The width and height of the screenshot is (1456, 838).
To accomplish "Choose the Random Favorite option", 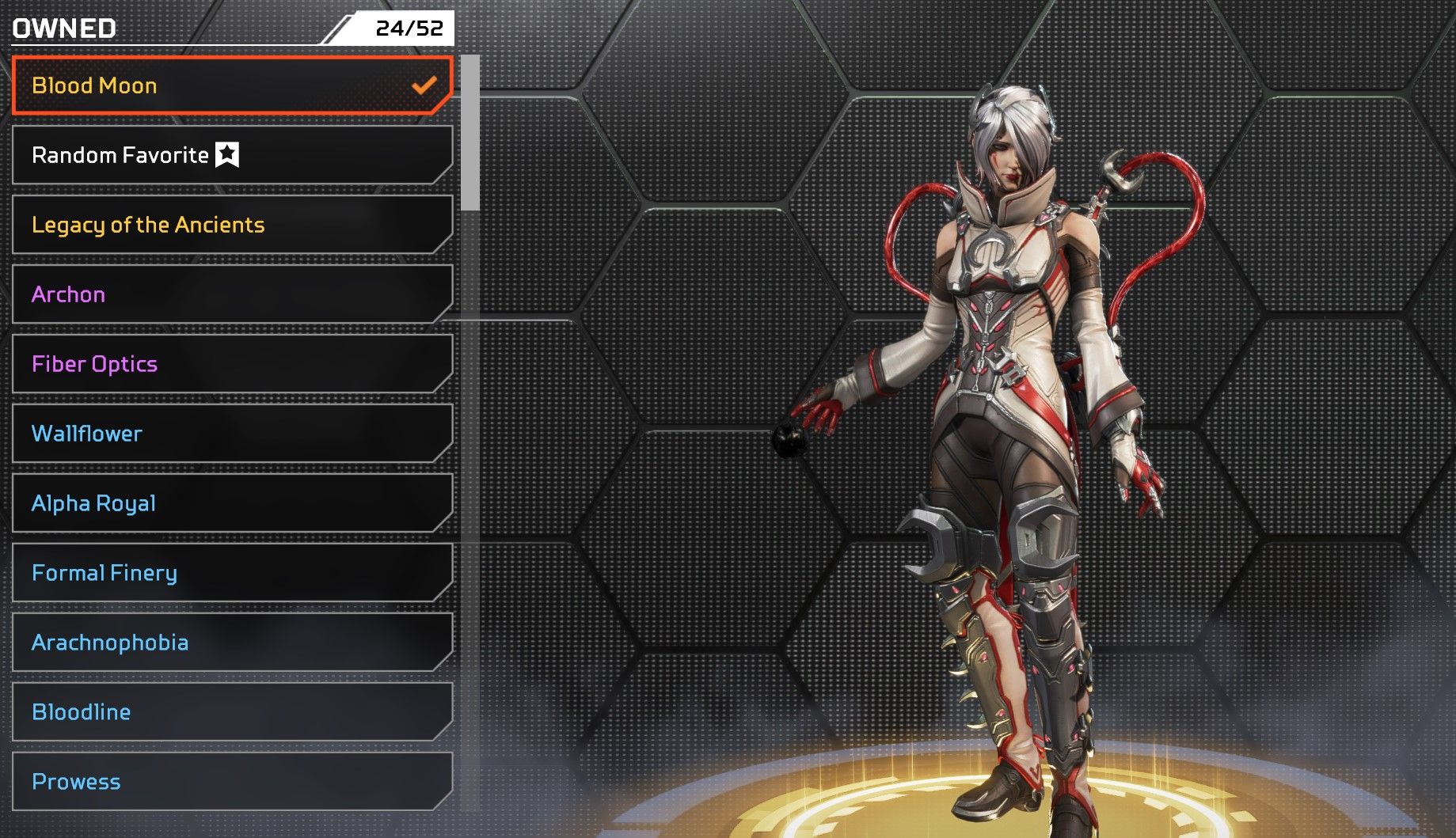I will (x=231, y=155).
